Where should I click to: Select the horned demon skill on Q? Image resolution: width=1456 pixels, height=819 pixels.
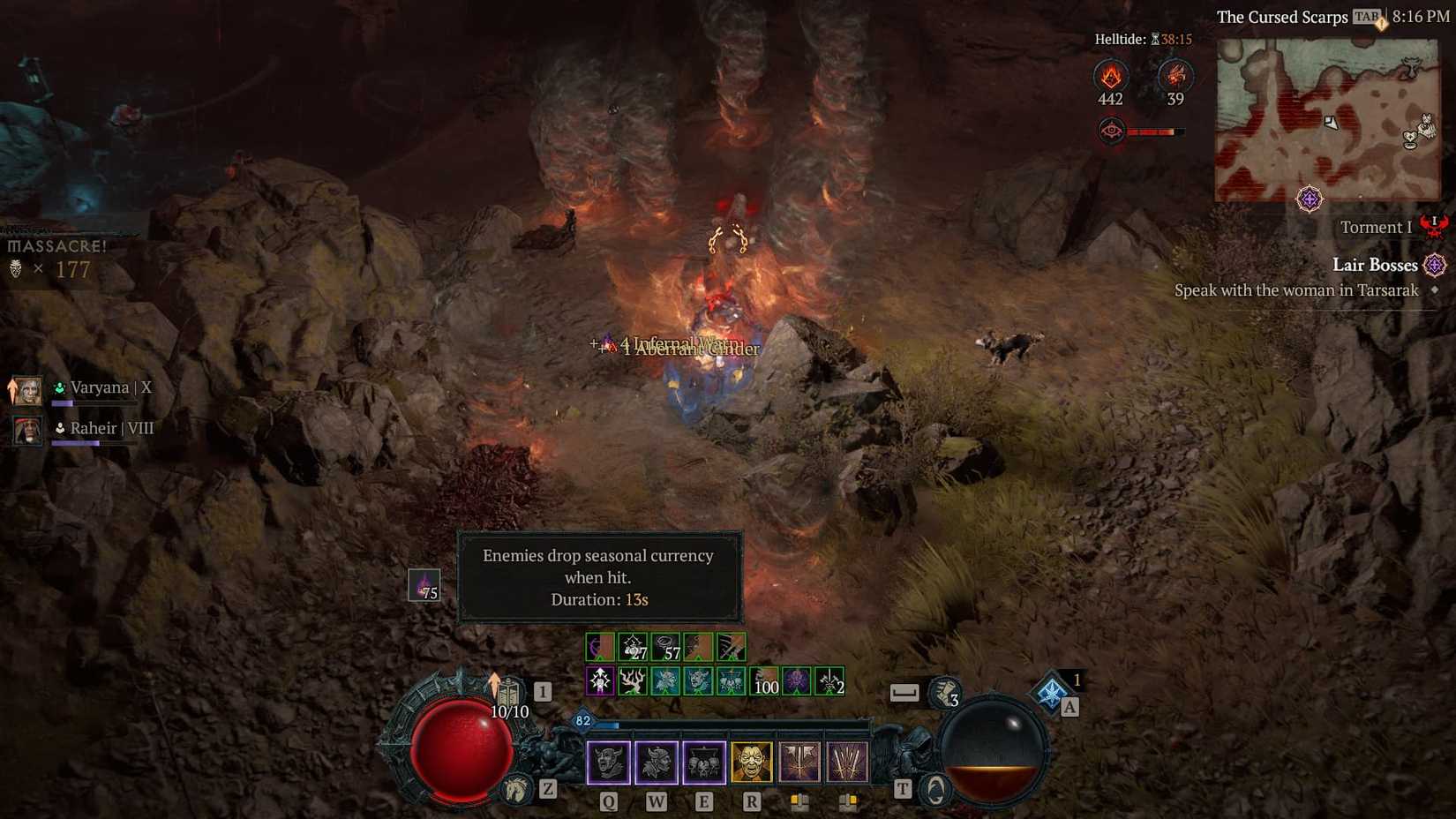(607, 762)
